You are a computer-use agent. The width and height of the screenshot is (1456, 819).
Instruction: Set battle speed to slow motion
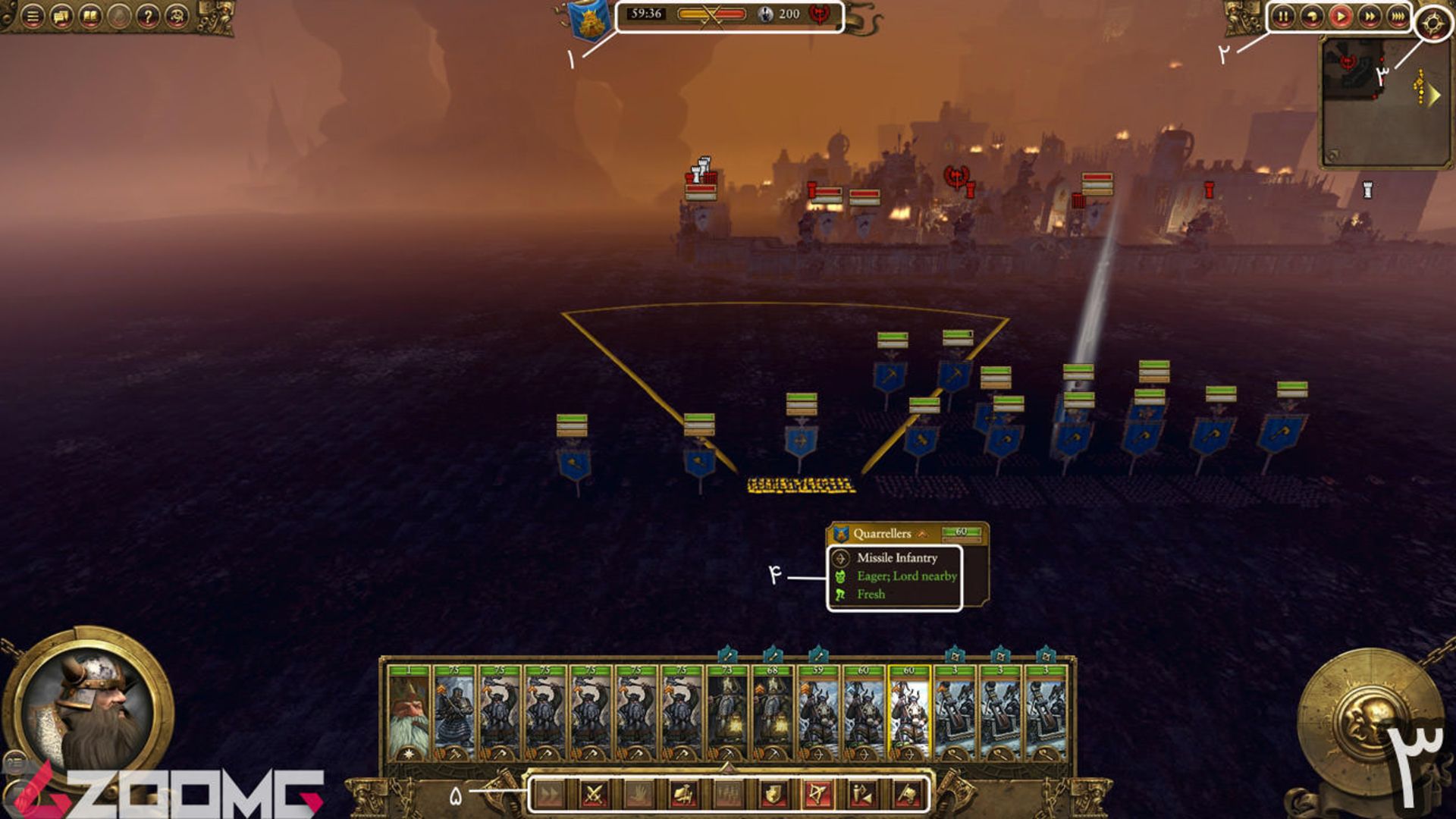(1311, 16)
